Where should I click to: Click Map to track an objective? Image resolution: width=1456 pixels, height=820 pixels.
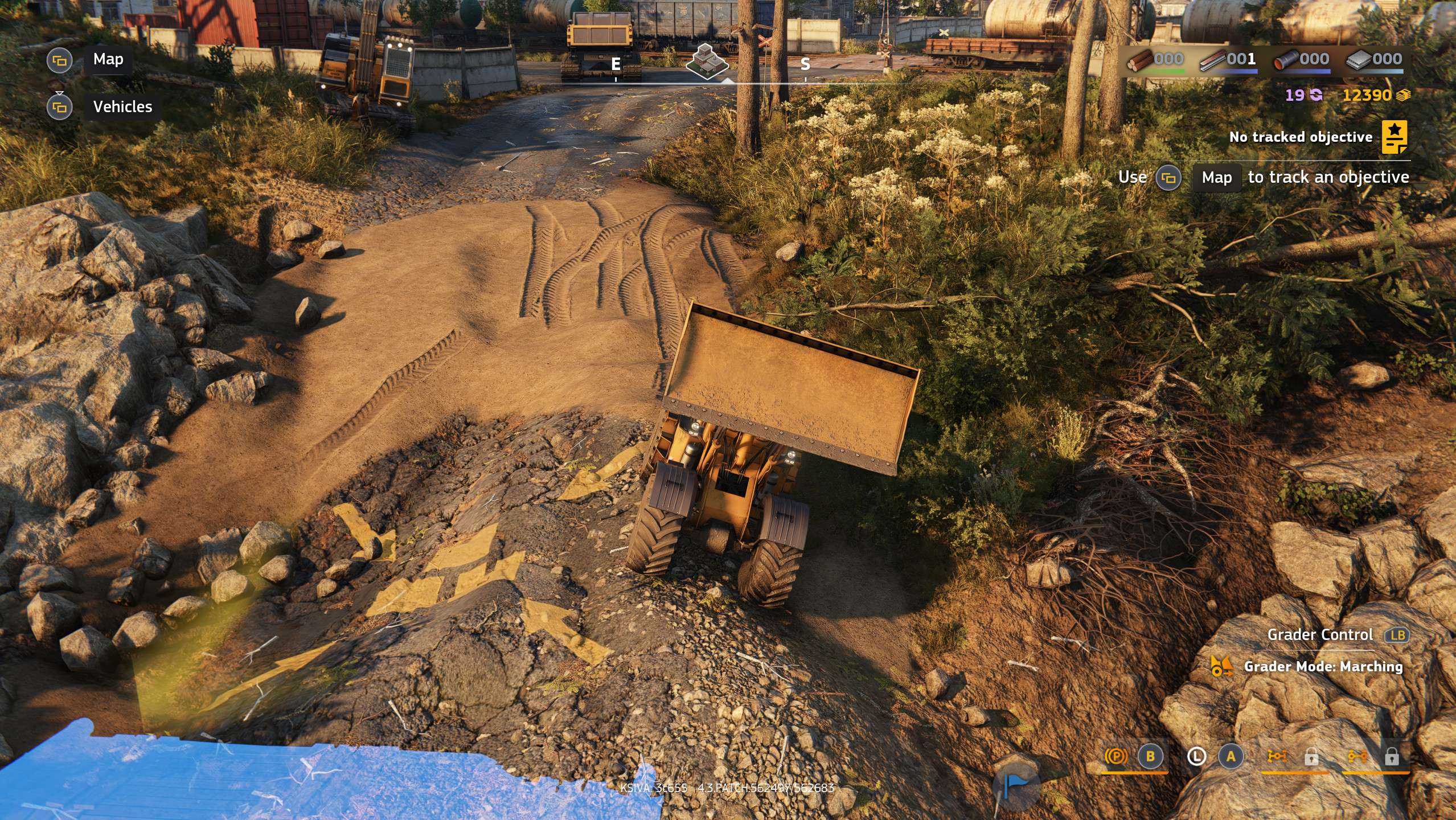[x=1217, y=177]
